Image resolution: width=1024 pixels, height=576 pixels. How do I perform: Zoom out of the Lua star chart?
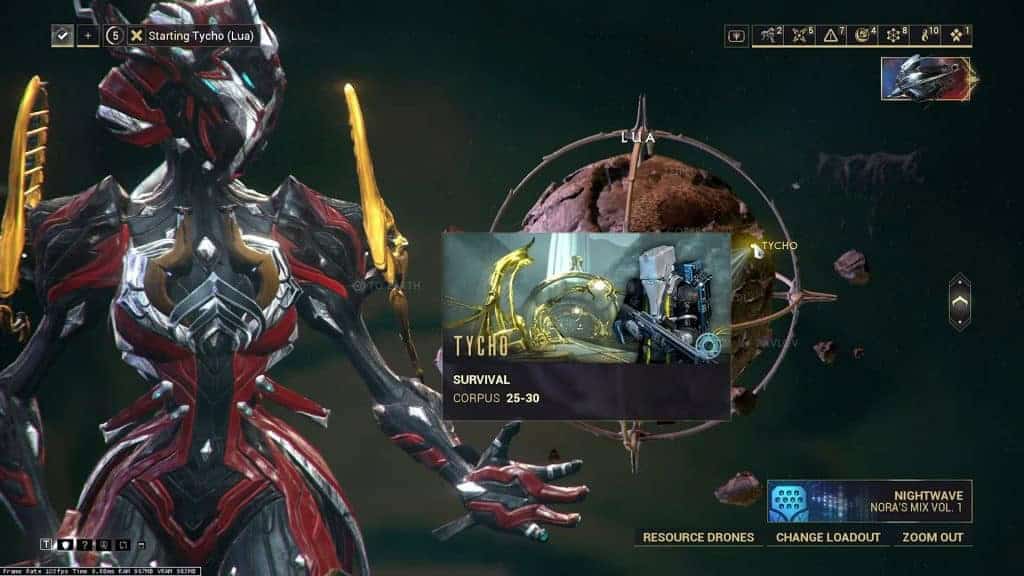[932, 538]
